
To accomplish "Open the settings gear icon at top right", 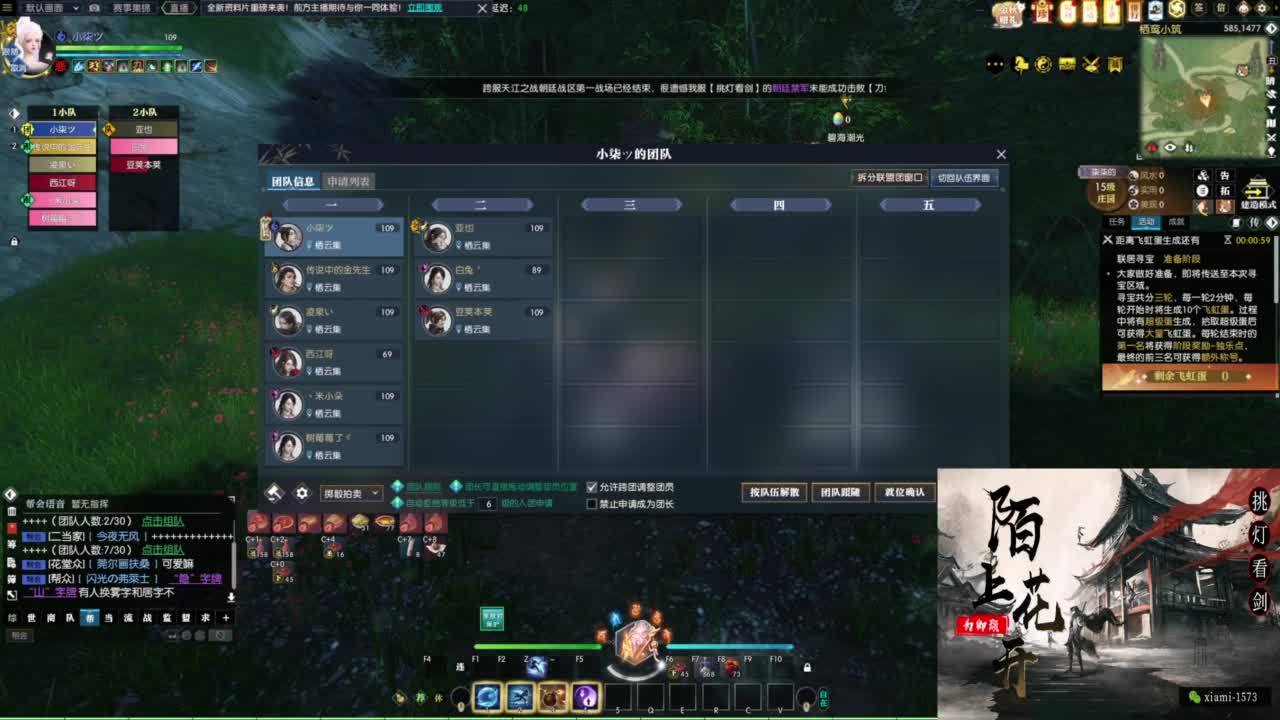I will coord(1261,8).
